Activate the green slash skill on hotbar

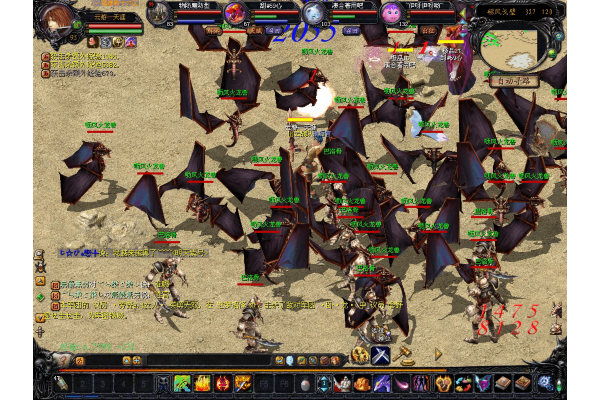(183, 383)
